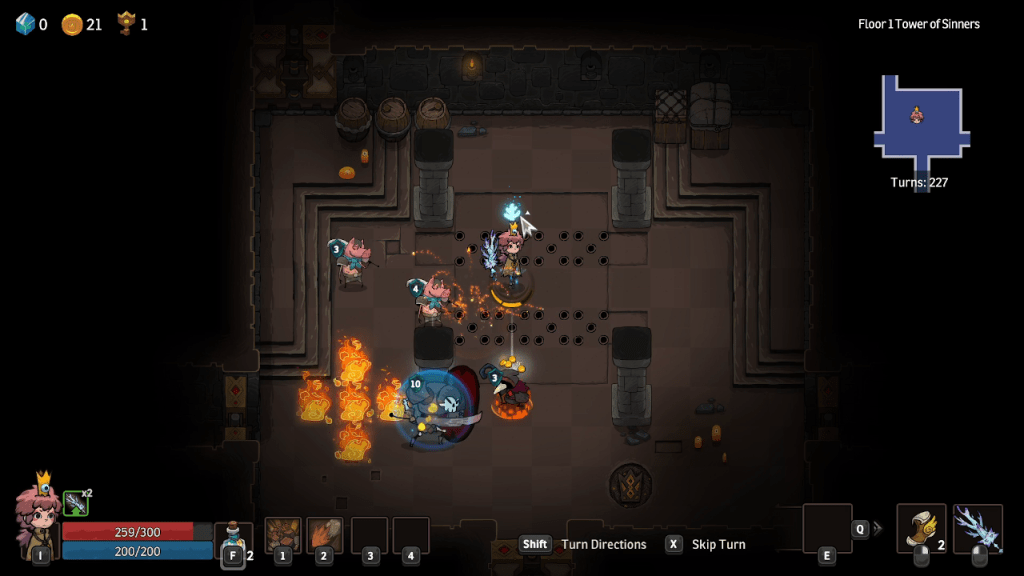Click the winged gauntlet item slot
This screenshot has height=576, width=1024.
(x=921, y=528)
